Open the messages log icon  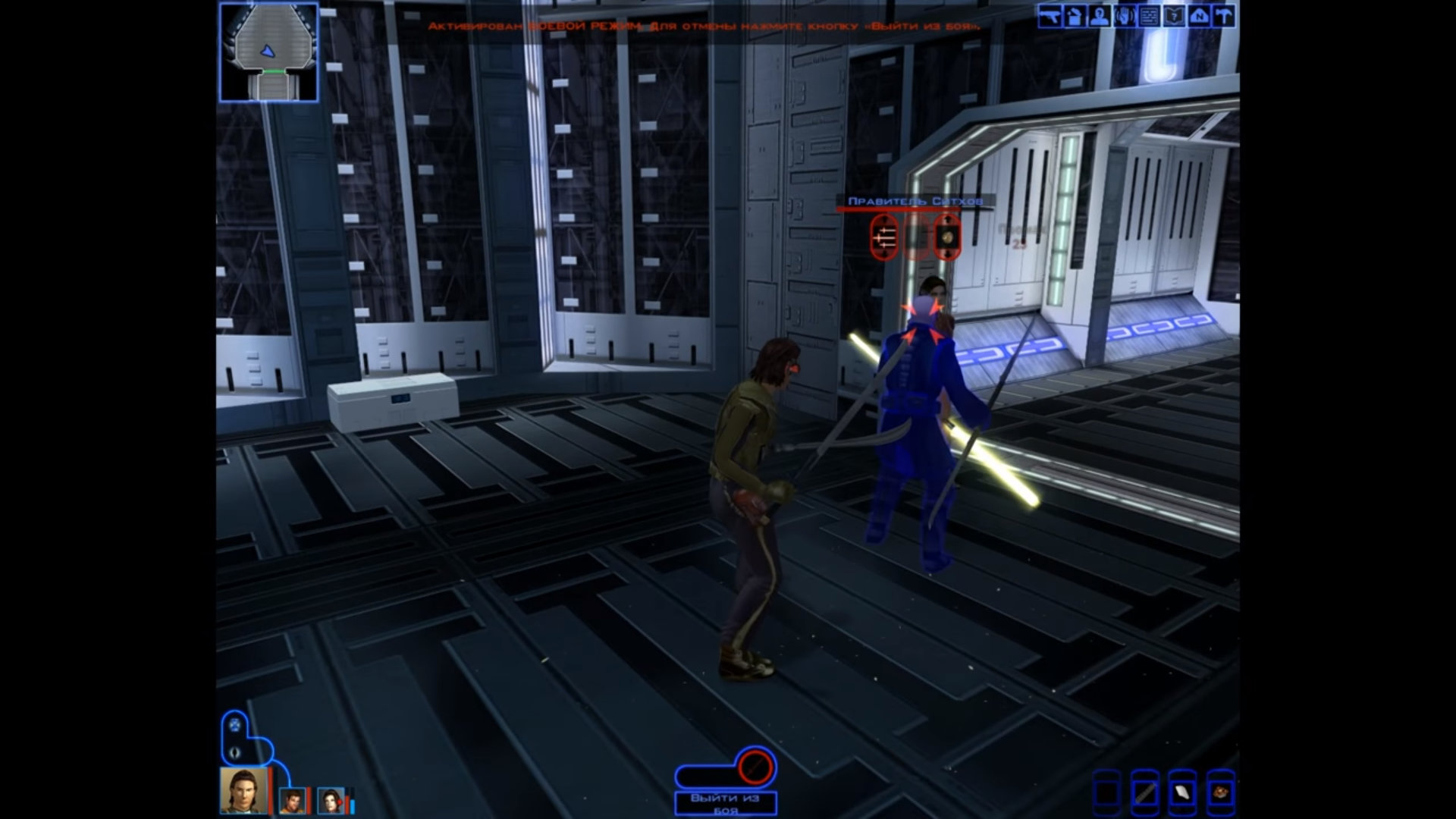click(x=1150, y=17)
